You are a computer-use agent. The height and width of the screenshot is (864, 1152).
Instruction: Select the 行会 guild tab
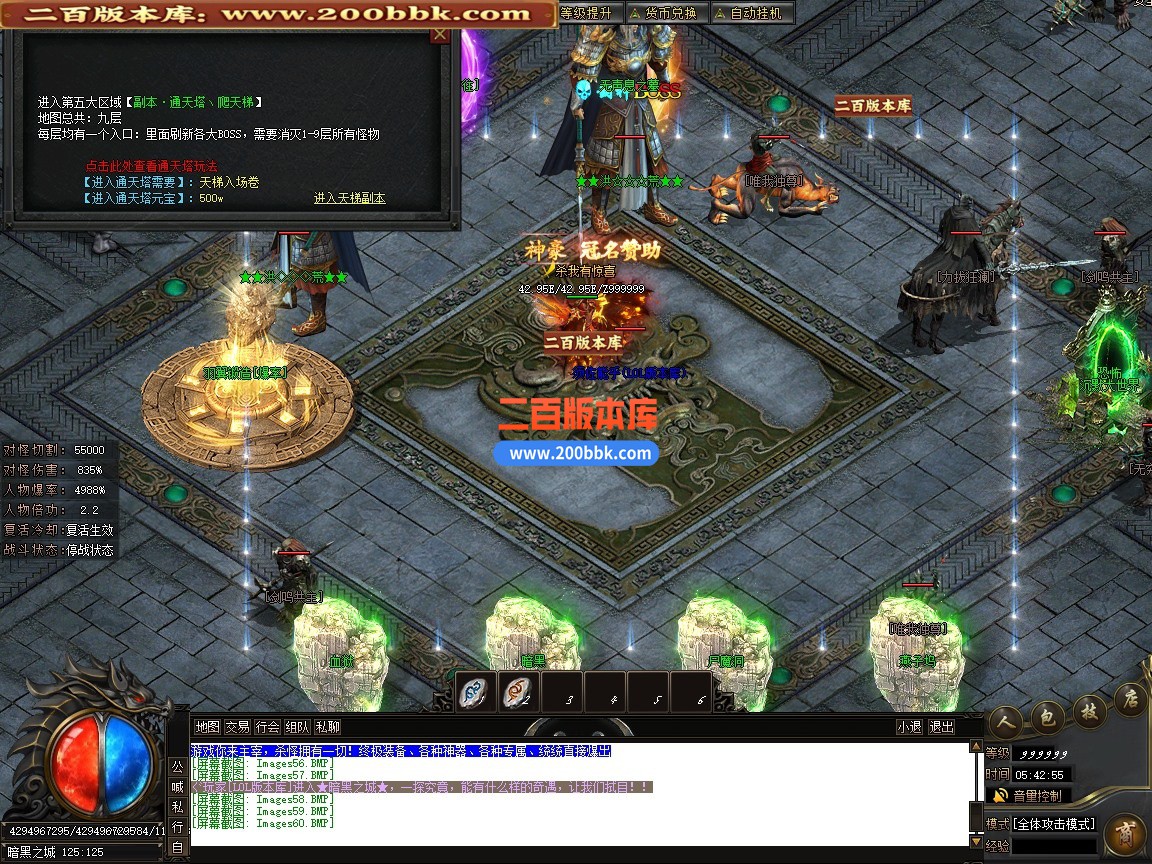(x=267, y=727)
